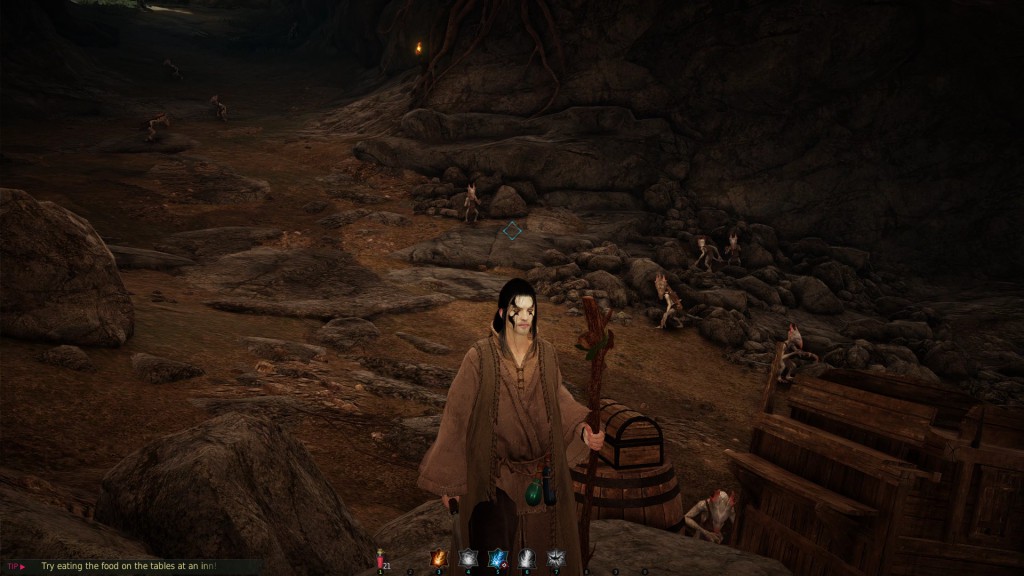The image size is (1024, 576).
Task: Use the white burst skill in slot 7
Action: [555, 558]
